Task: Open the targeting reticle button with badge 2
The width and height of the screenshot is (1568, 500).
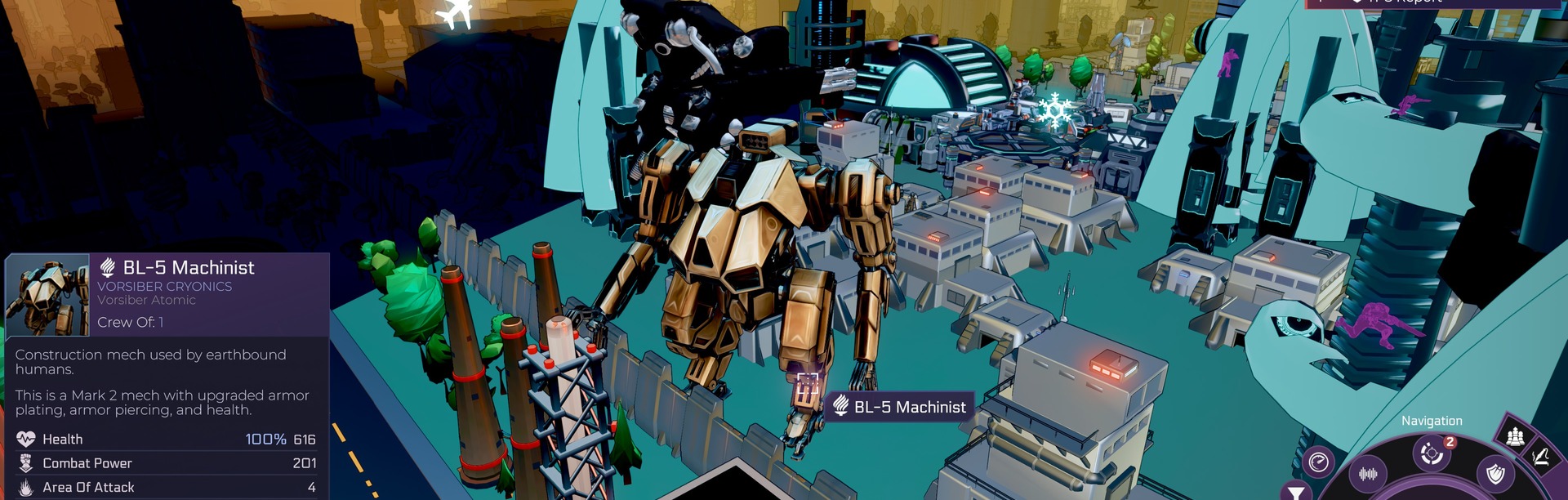Action: coord(1431,453)
